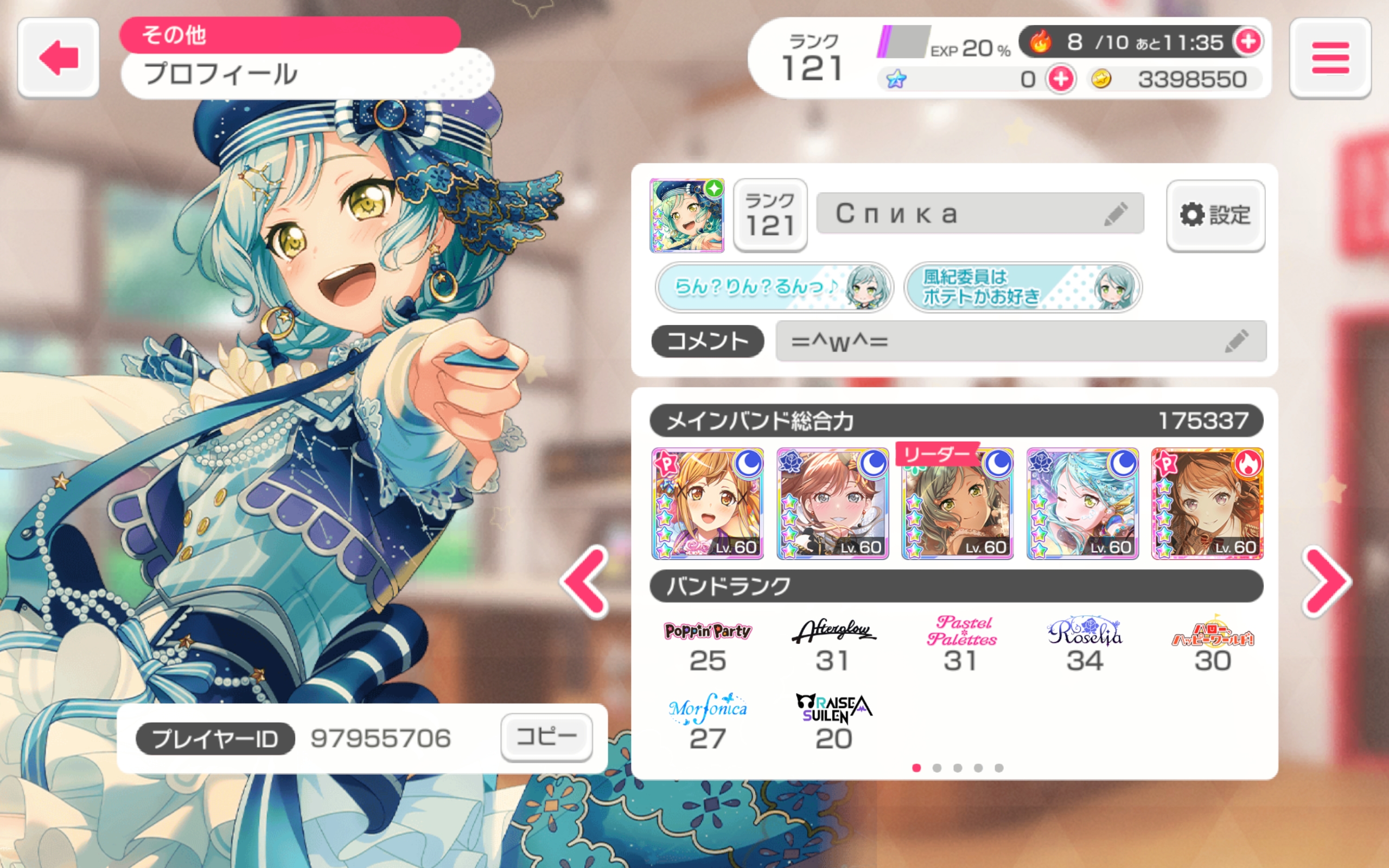Copy the player ID with コピー
Image resolution: width=1389 pixels, height=868 pixels.
(x=546, y=737)
